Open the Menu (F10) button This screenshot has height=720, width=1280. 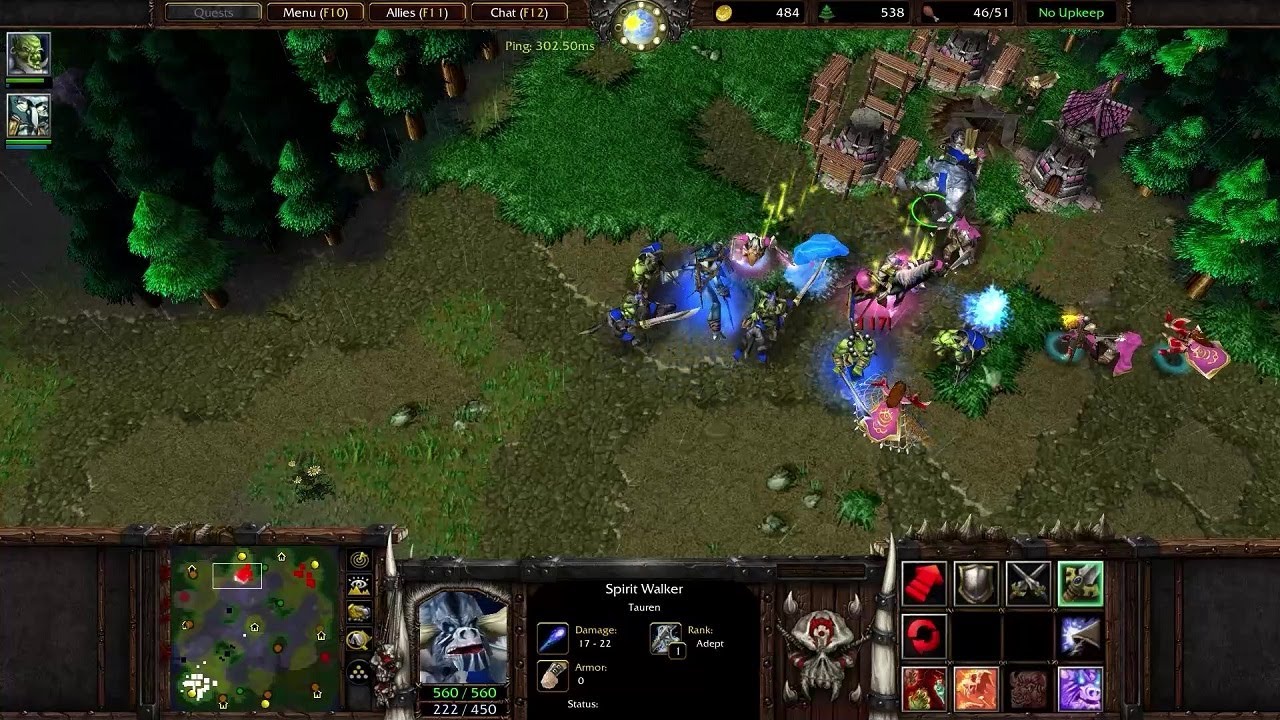[x=314, y=13]
